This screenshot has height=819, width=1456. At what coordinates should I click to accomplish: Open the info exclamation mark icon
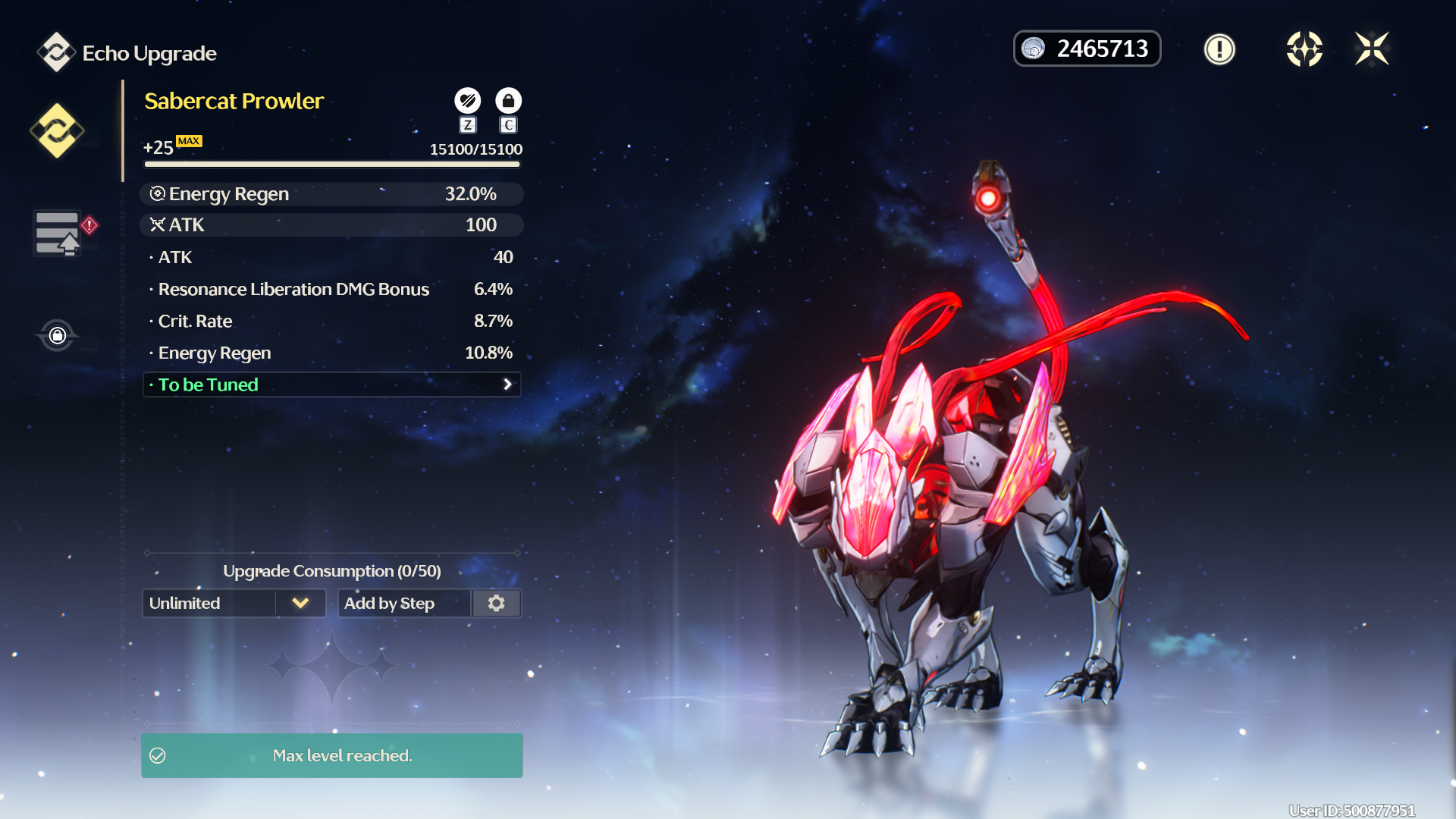pyautogui.click(x=1219, y=49)
